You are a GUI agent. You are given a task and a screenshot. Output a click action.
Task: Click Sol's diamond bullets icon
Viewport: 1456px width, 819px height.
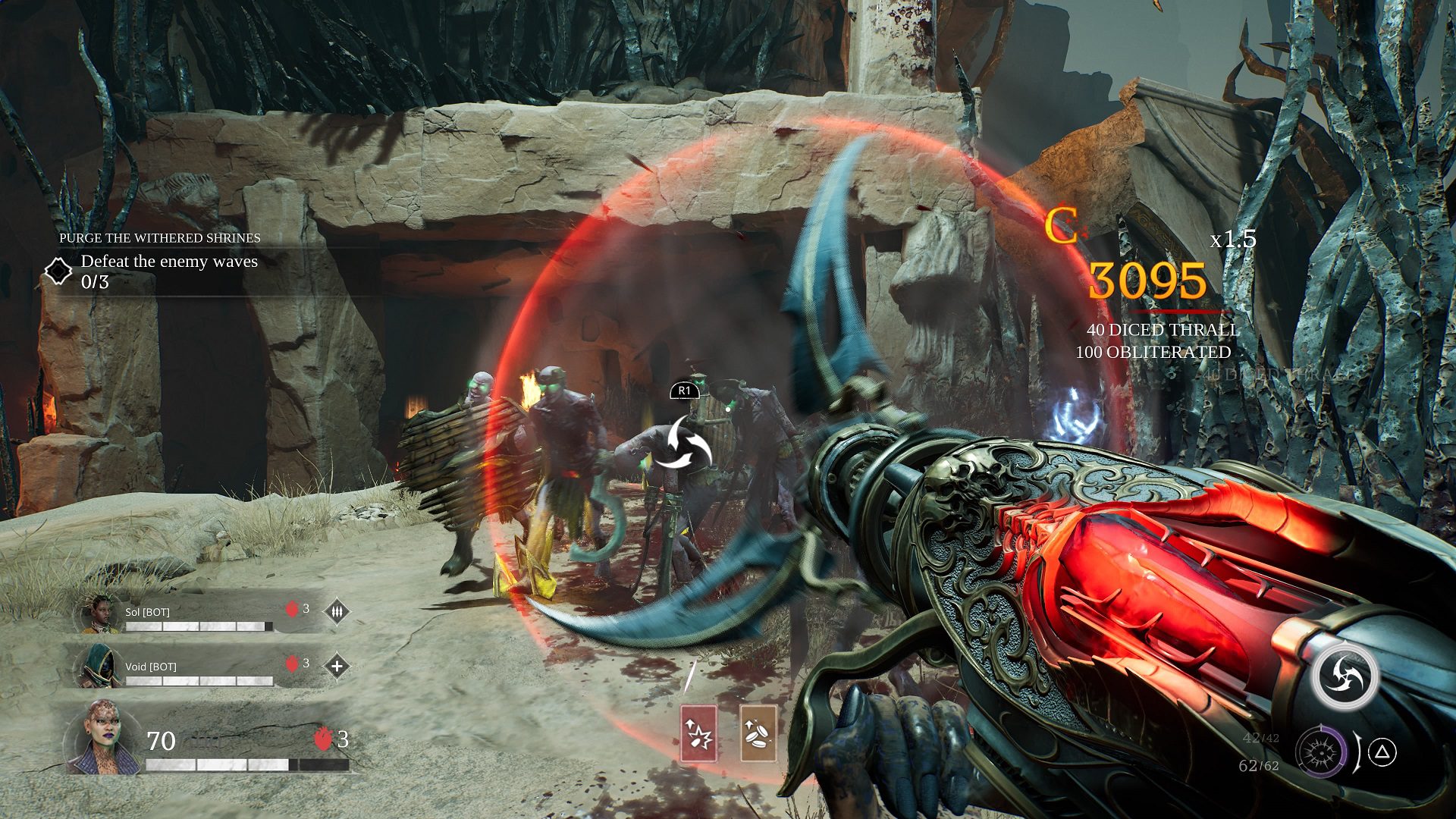pos(337,611)
